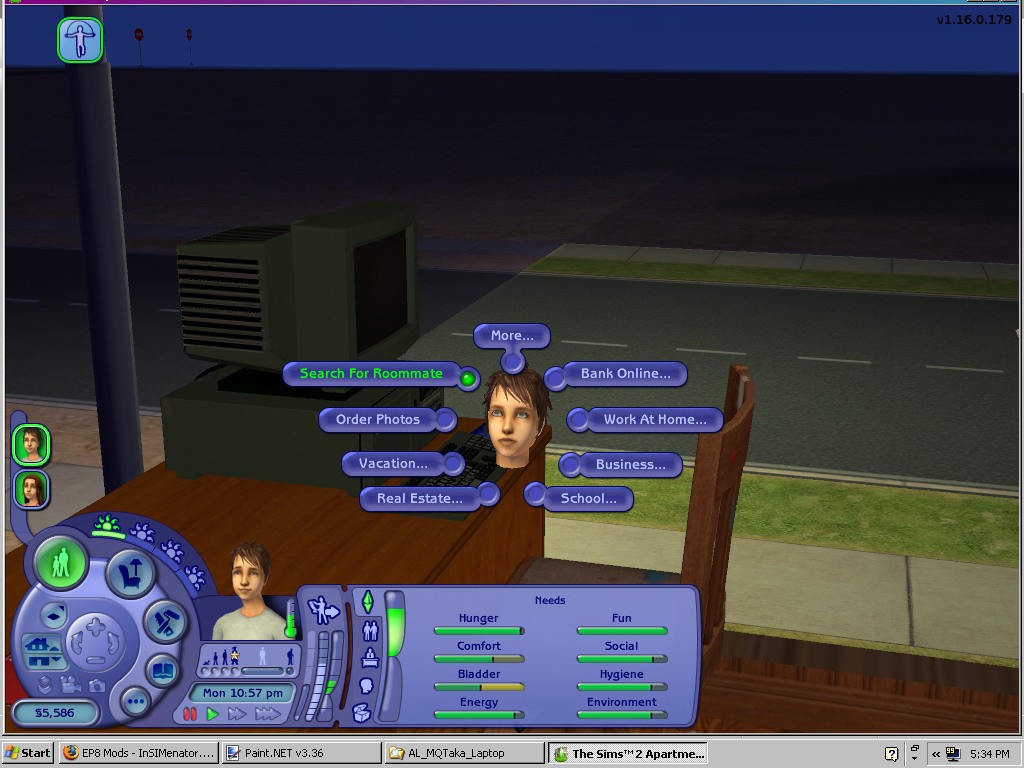Choose the Vacation... option

393,464
